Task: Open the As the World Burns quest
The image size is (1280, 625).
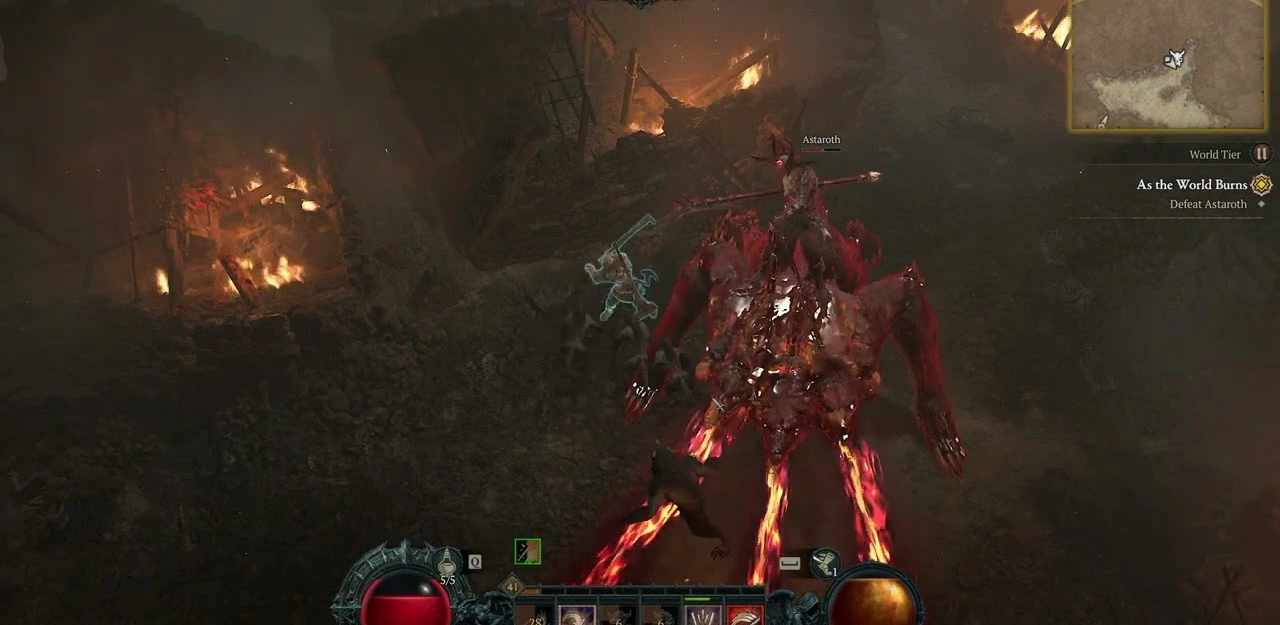Action: (x=1191, y=185)
